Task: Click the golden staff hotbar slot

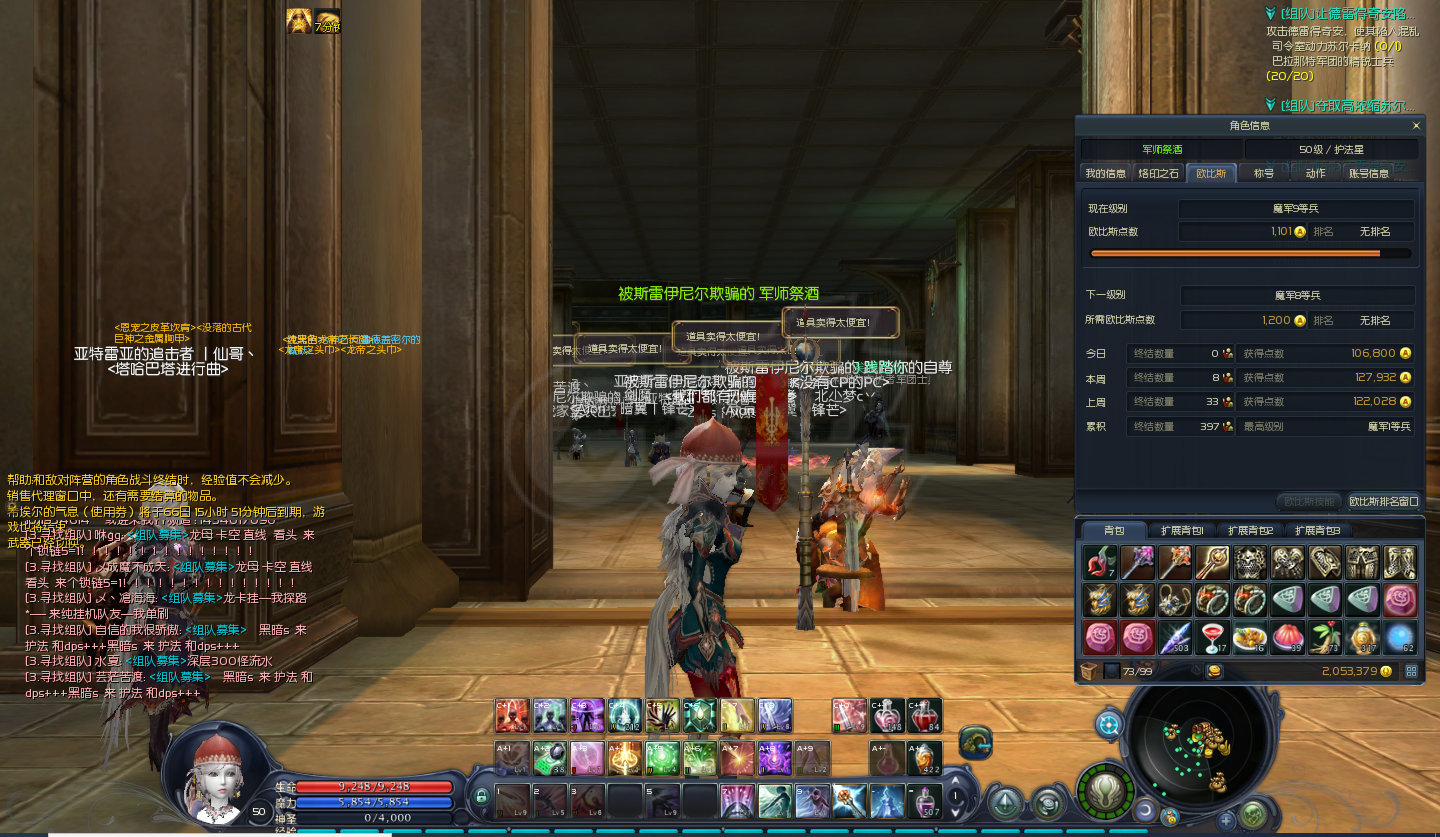Action: (x=848, y=800)
